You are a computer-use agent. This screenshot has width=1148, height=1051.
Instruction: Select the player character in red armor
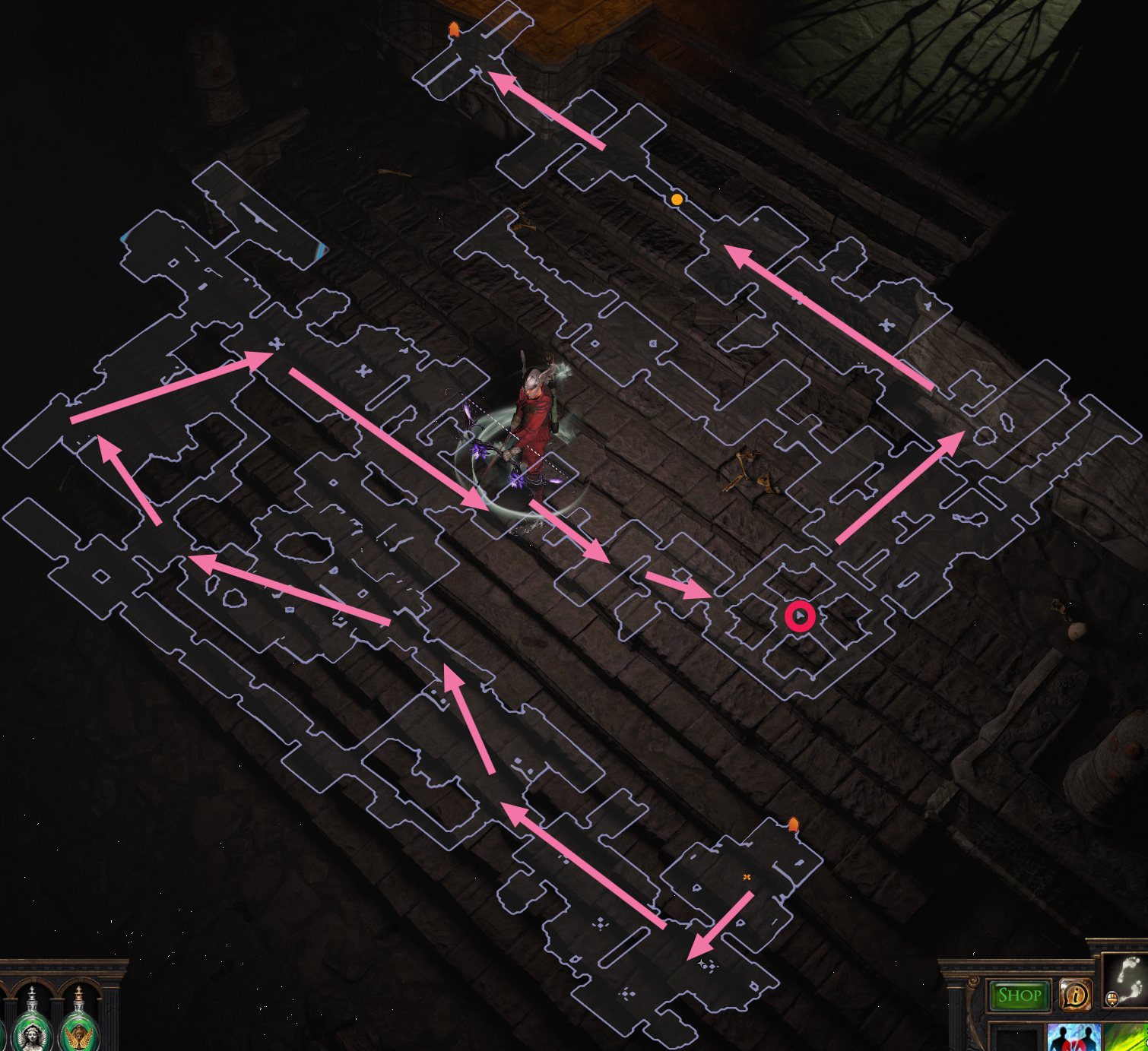532,426
